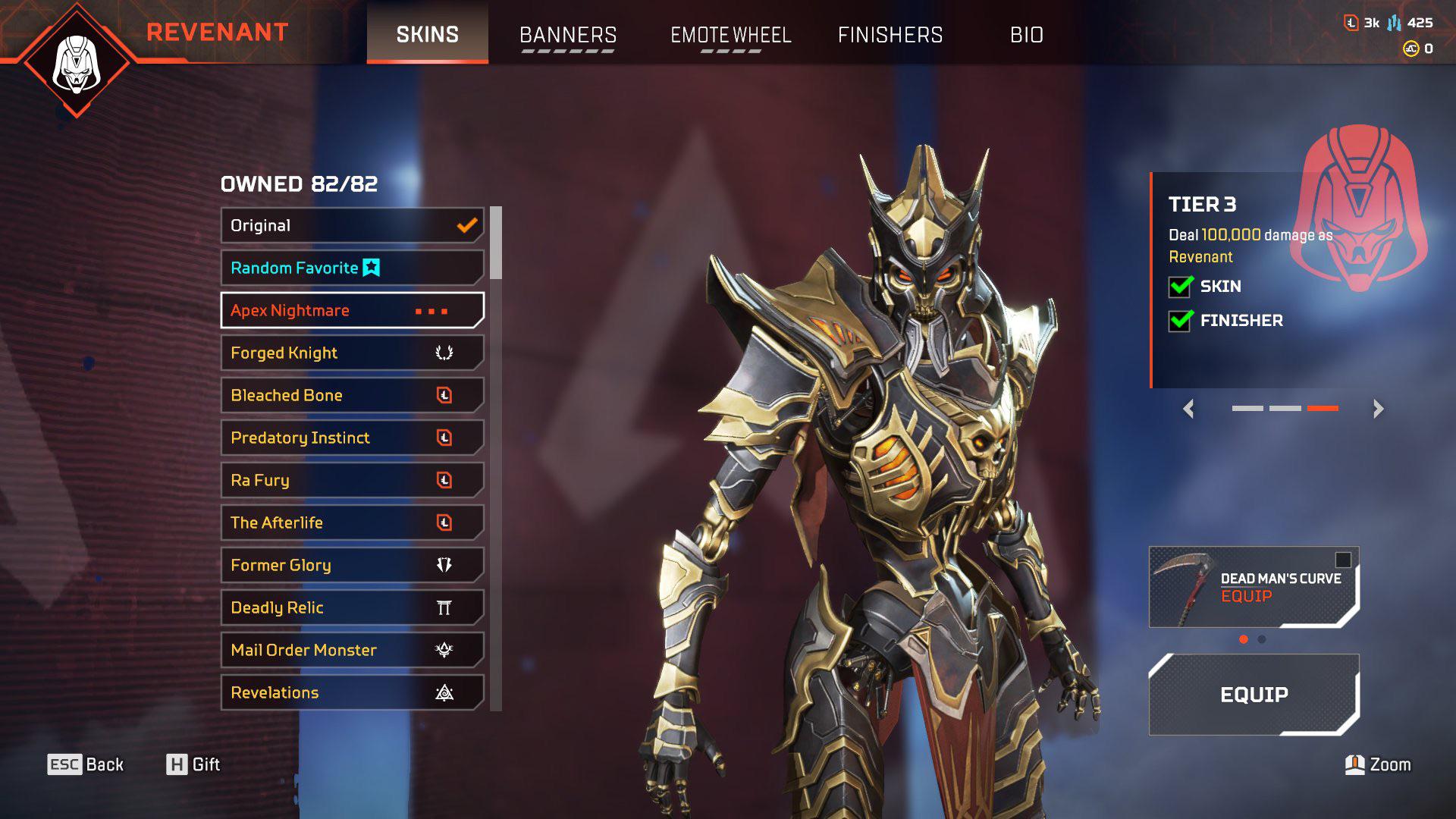Image resolution: width=1456 pixels, height=819 pixels.
Task: Preview The Afterlife skin
Action: tap(352, 522)
